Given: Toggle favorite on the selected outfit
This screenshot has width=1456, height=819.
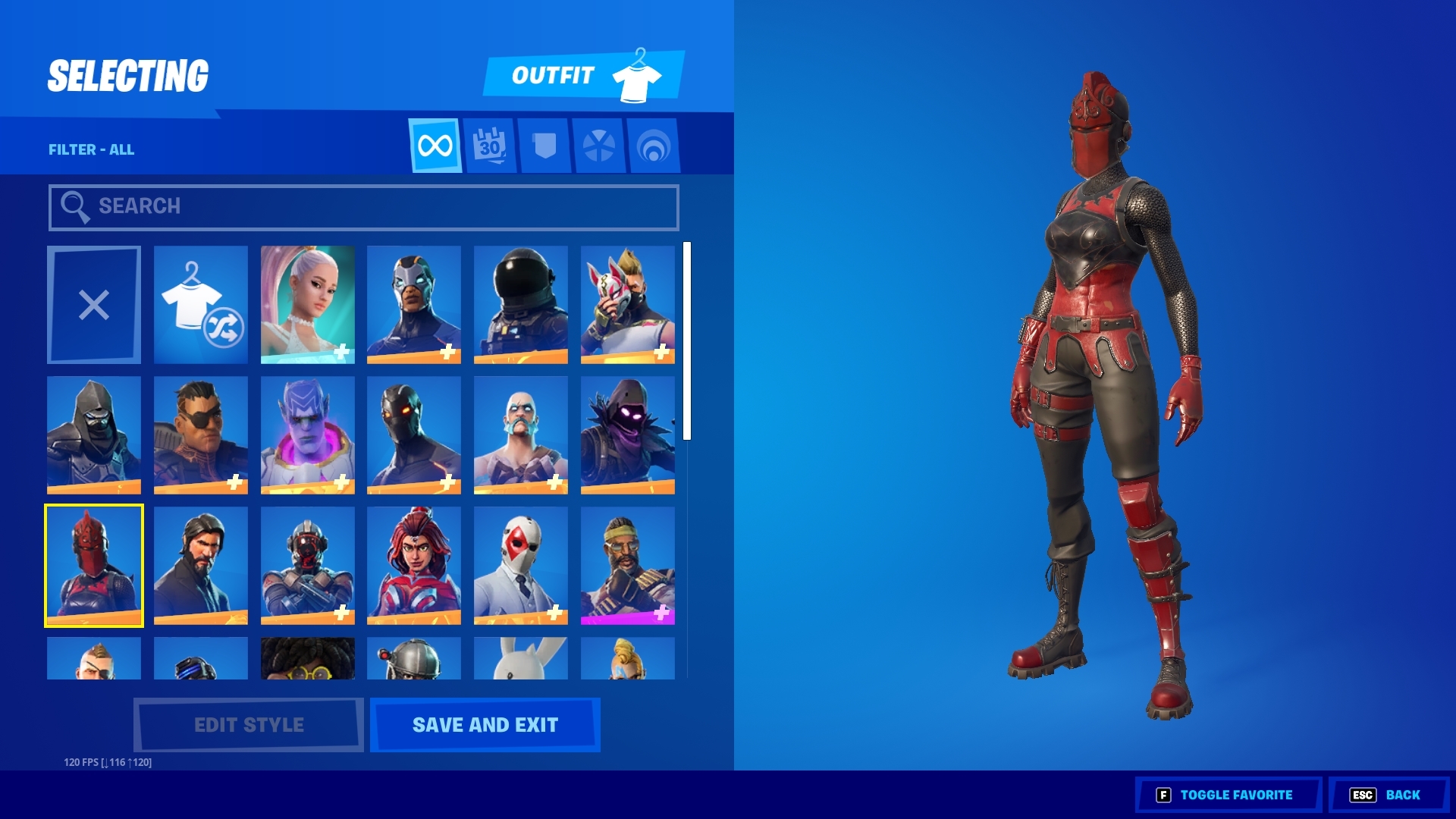Looking at the screenshot, I should tap(1228, 795).
